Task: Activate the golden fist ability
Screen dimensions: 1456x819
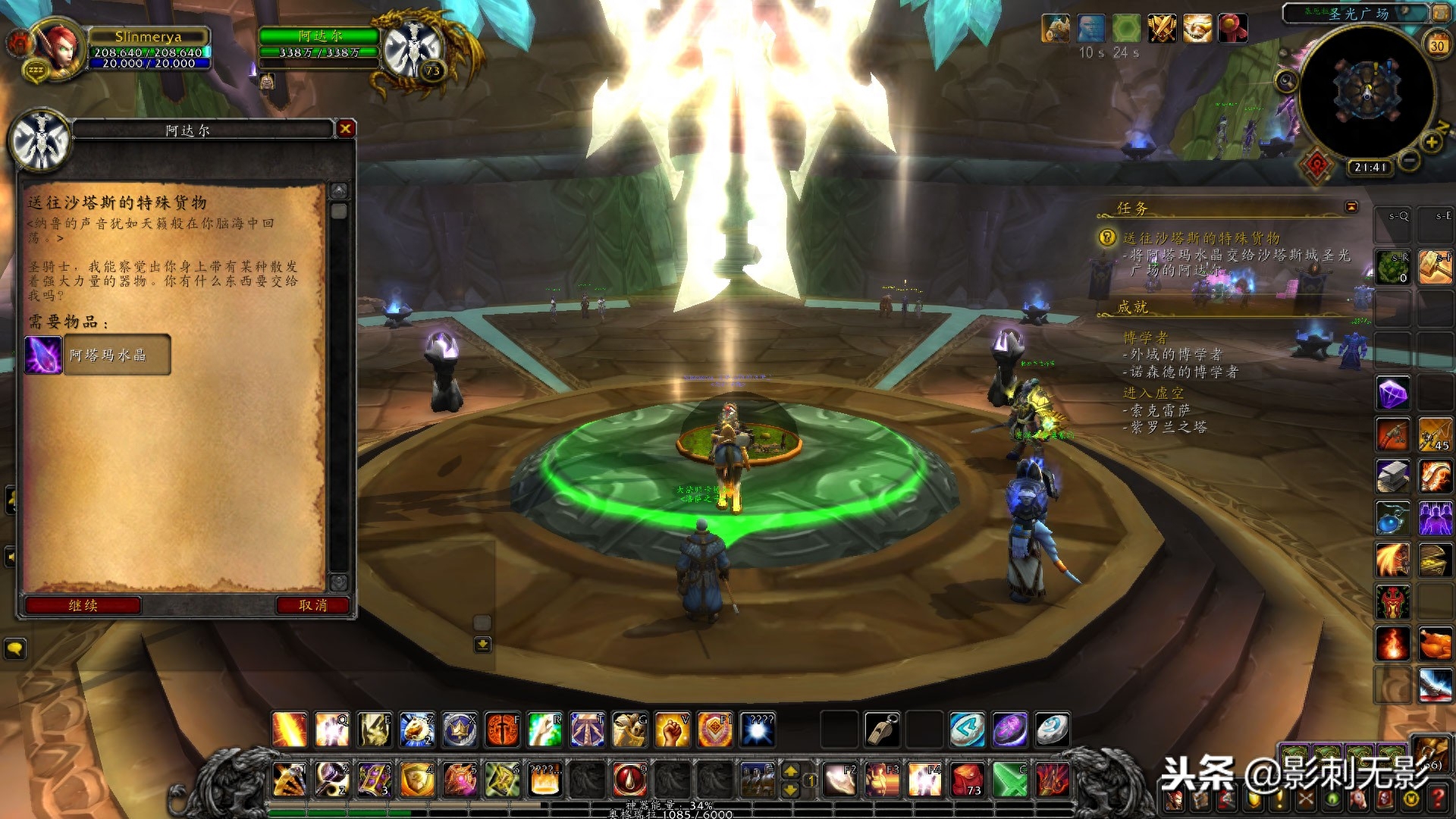Action: (x=672, y=730)
